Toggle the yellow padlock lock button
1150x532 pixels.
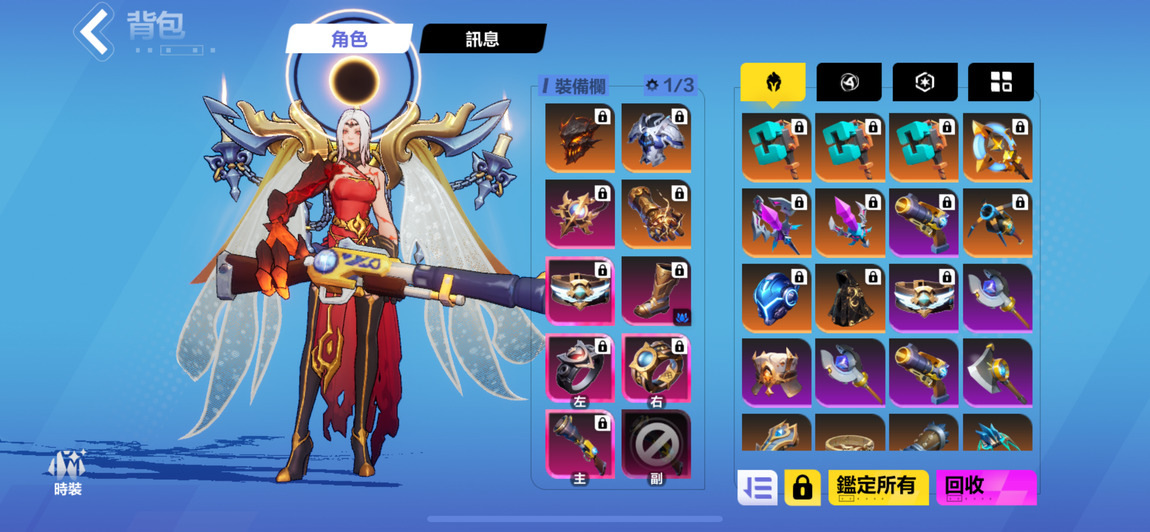(x=802, y=487)
